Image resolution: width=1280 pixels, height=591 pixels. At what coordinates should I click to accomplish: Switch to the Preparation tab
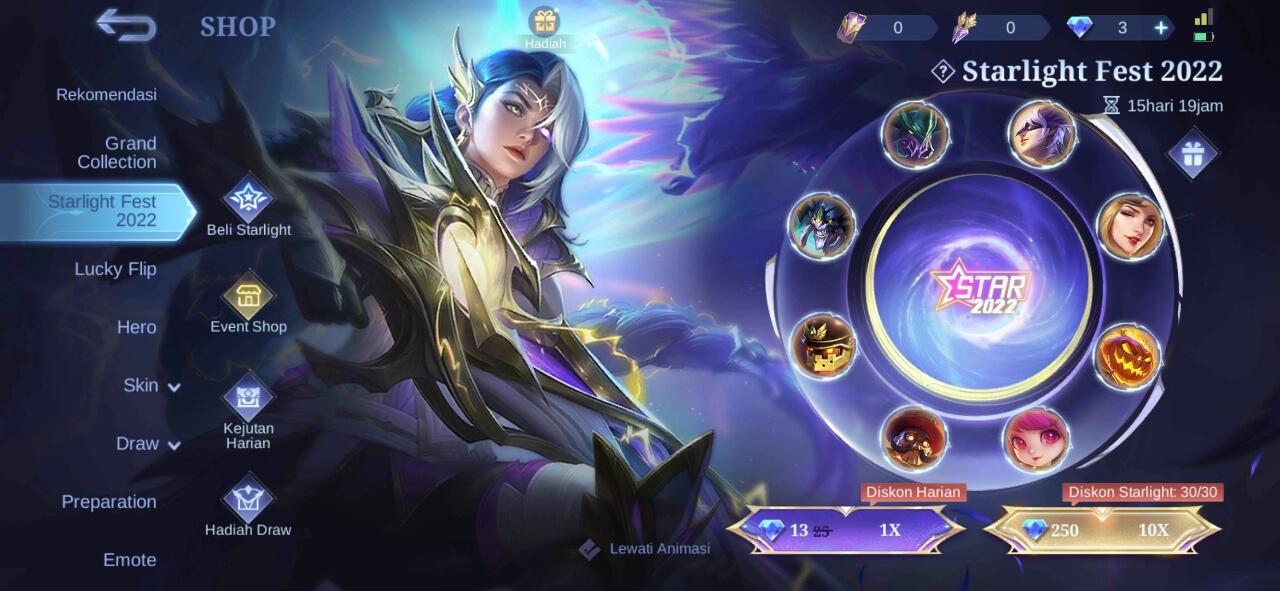(x=109, y=502)
